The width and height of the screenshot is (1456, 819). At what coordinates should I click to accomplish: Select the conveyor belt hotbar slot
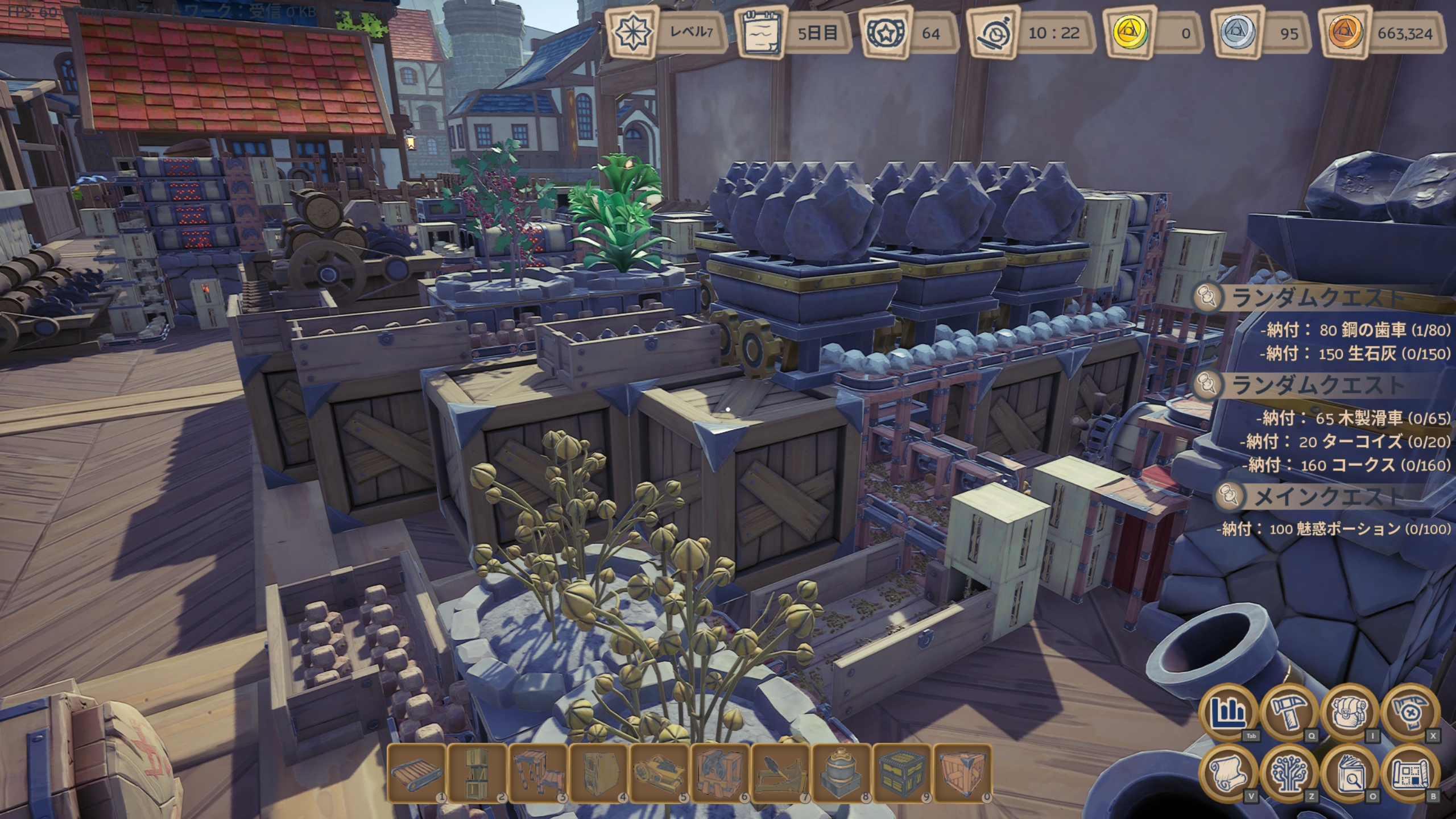[416, 773]
